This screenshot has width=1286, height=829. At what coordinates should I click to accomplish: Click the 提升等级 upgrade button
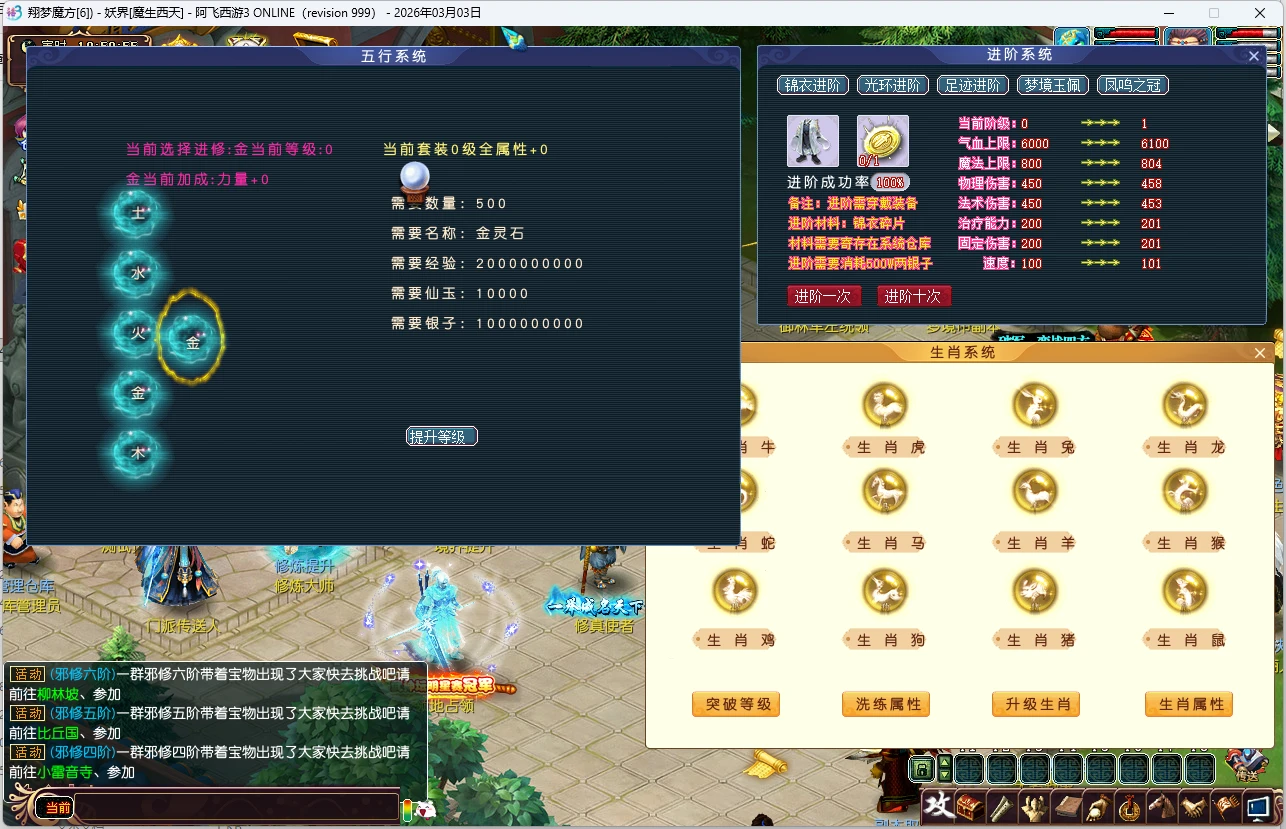(441, 436)
